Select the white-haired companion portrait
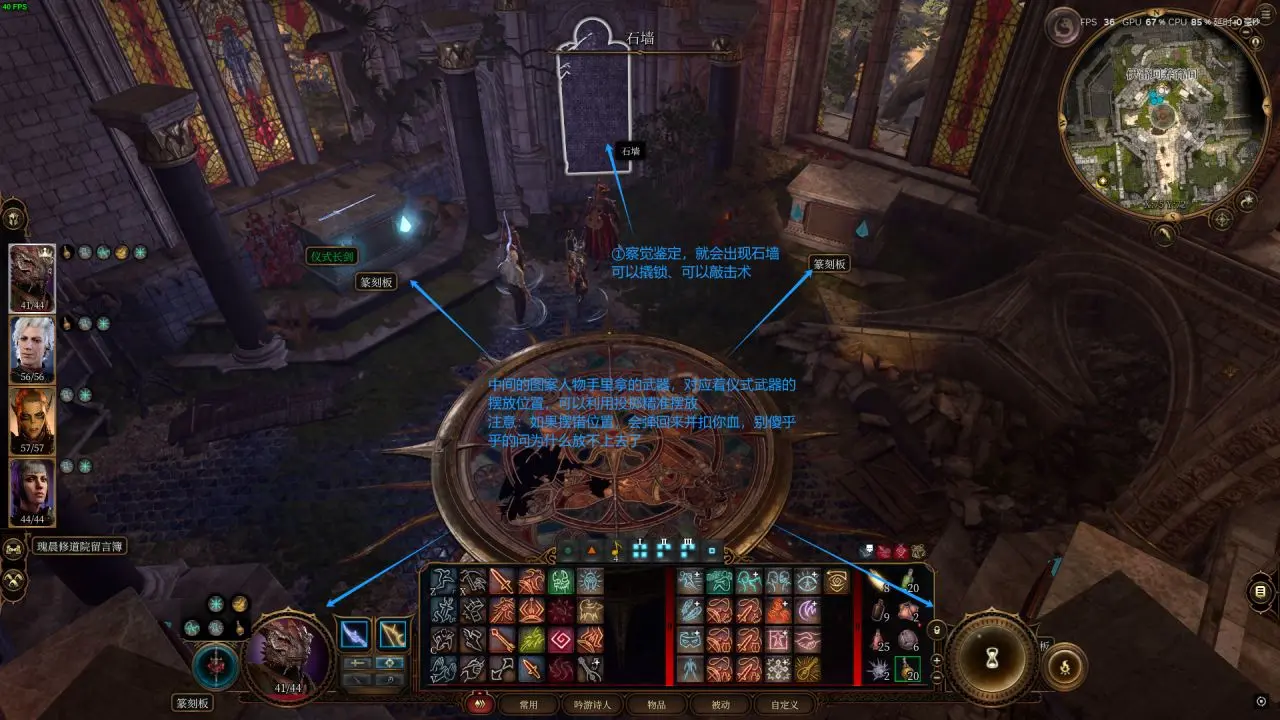The image size is (1280, 720). coord(31,348)
